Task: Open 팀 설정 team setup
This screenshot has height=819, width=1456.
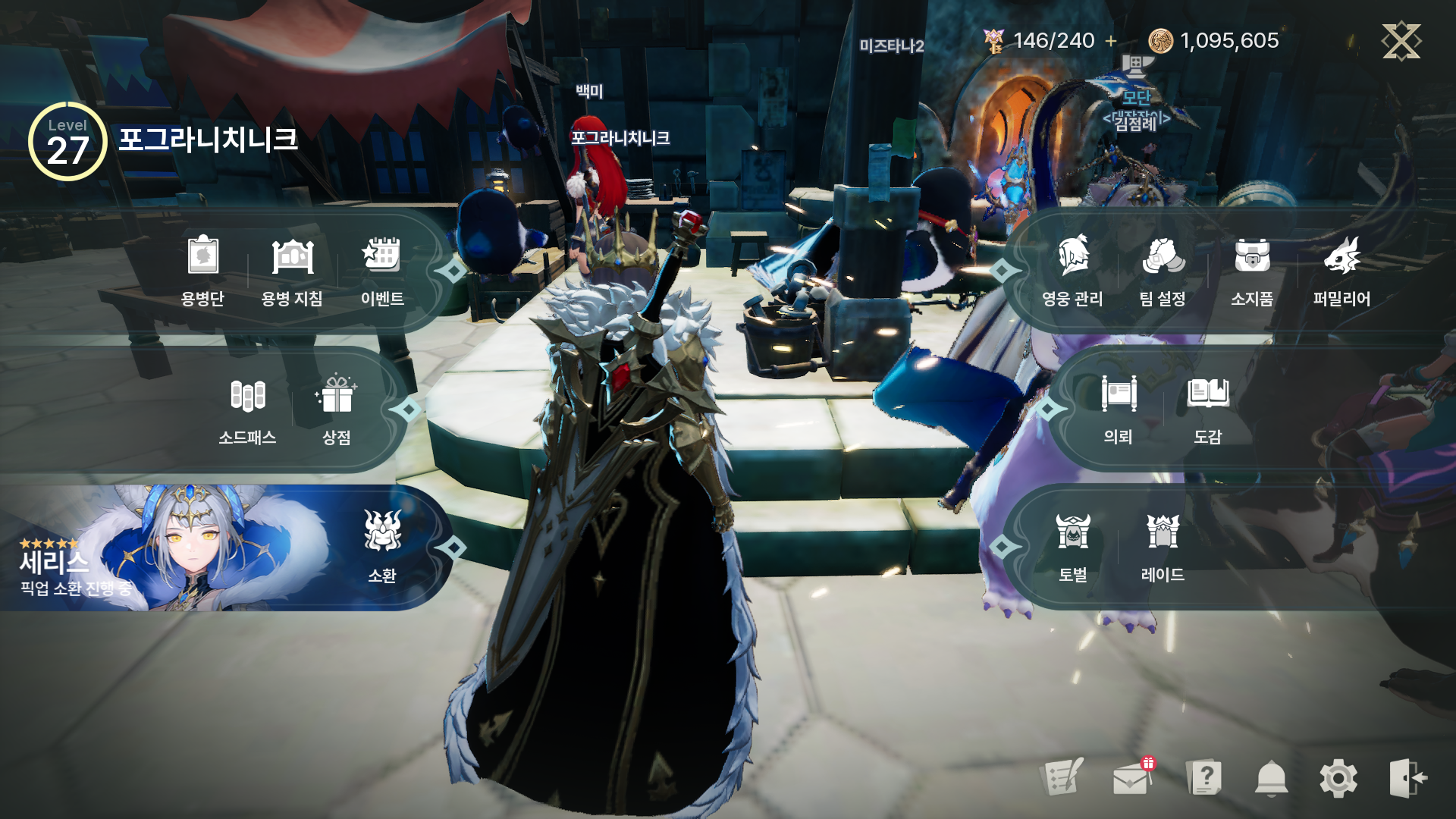Action: tap(1163, 269)
